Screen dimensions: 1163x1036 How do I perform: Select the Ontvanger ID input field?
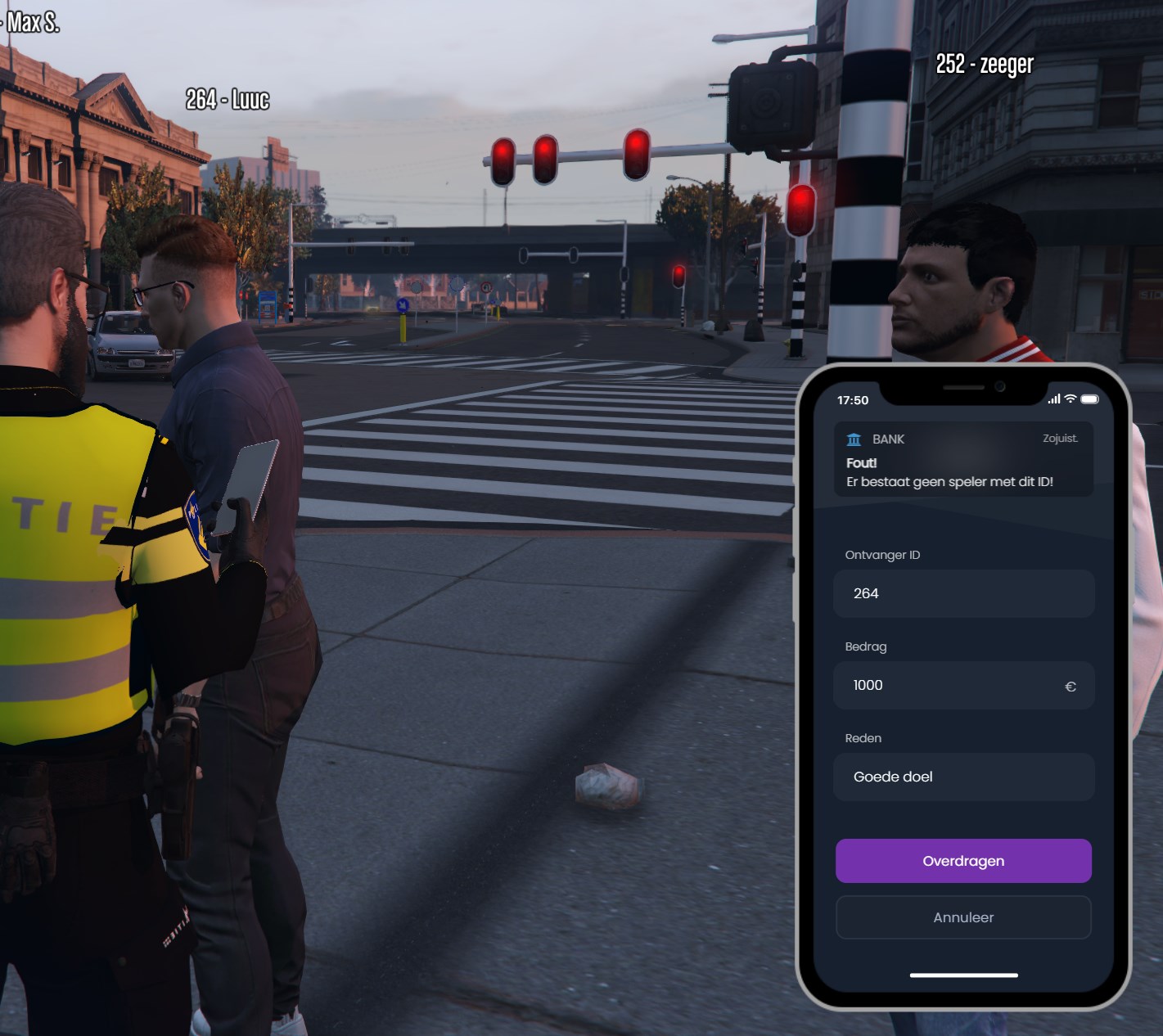(963, 593)
